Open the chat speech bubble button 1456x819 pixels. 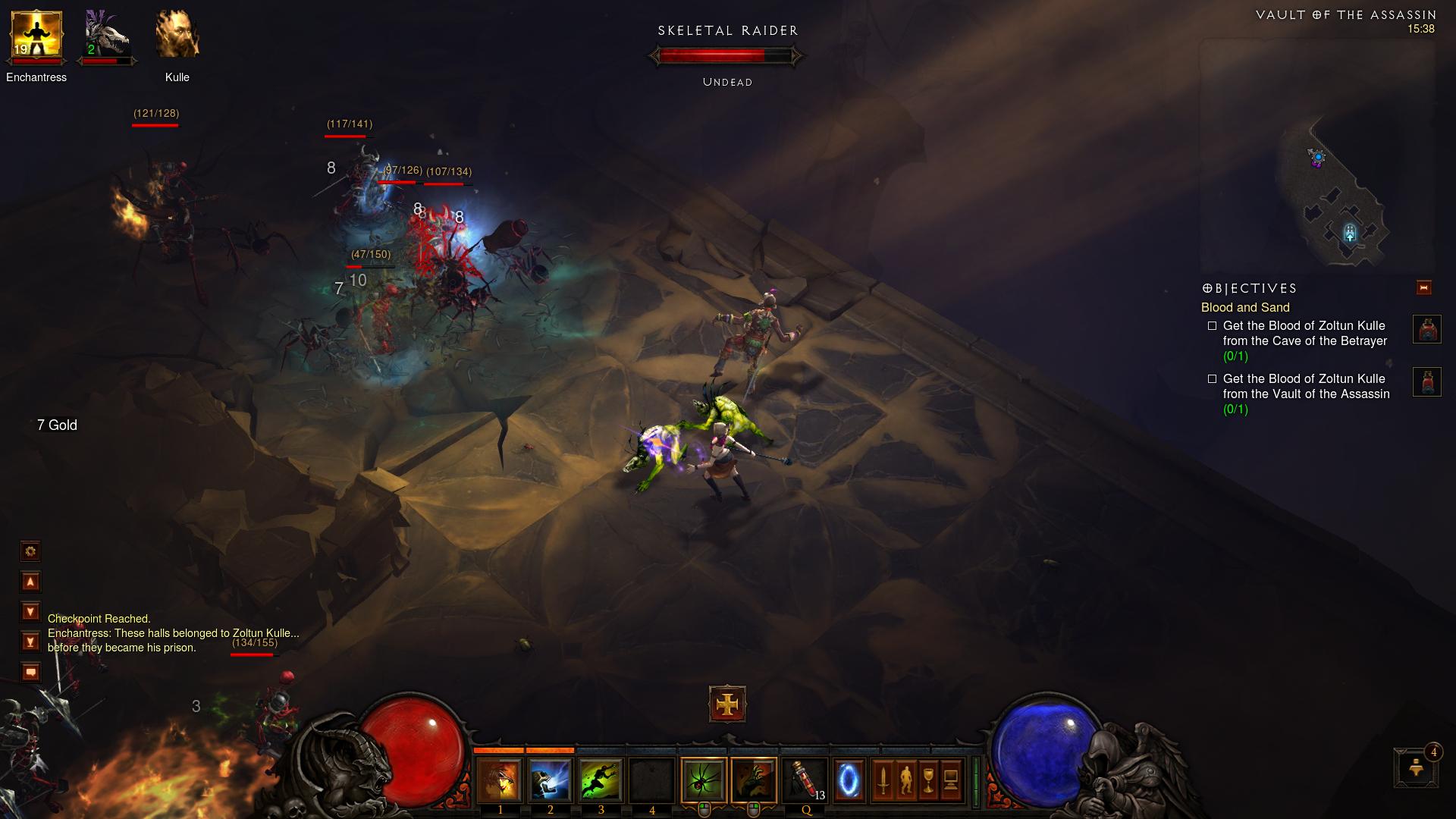pos(30,672)
